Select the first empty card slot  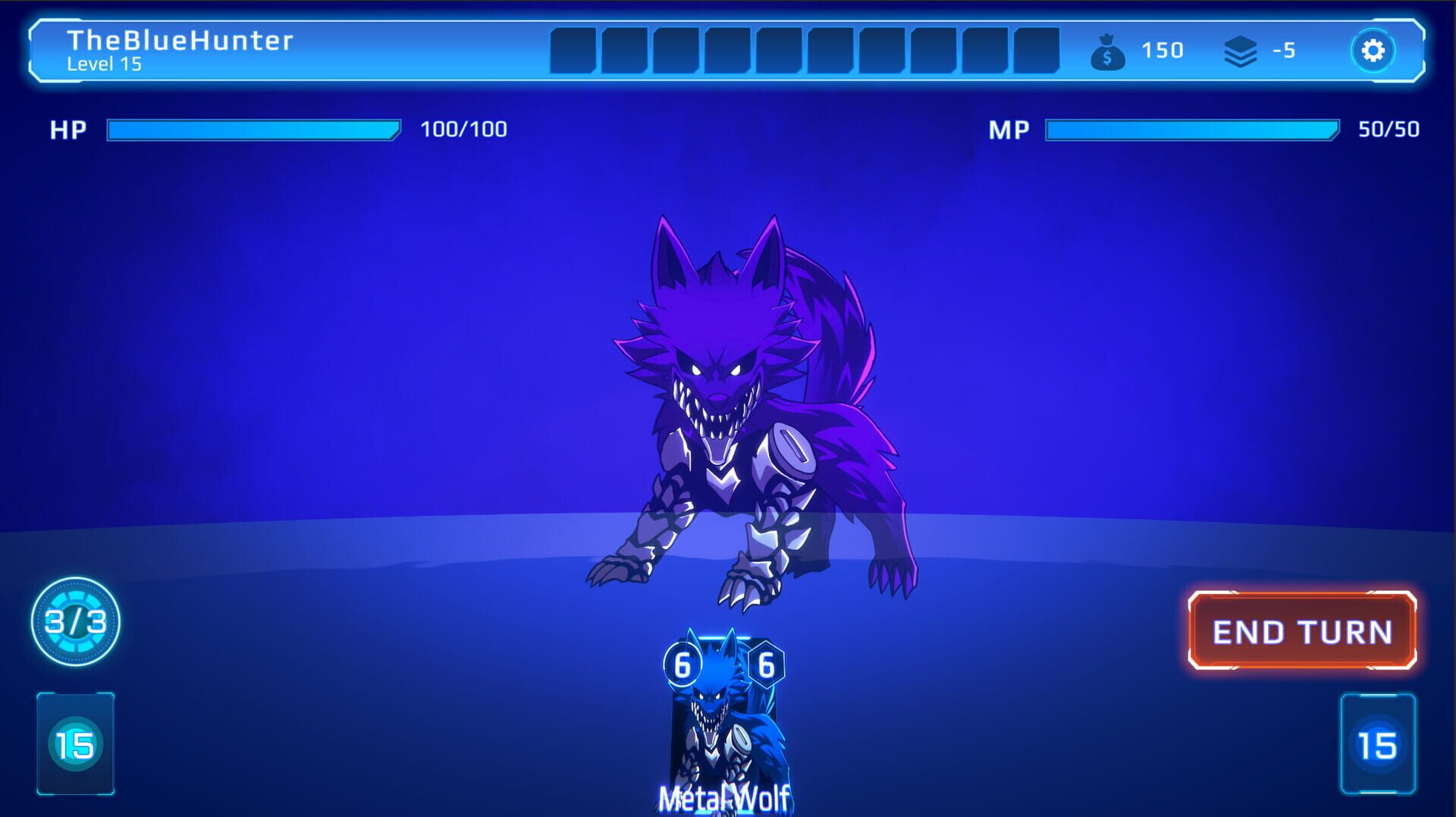[573, 51]
